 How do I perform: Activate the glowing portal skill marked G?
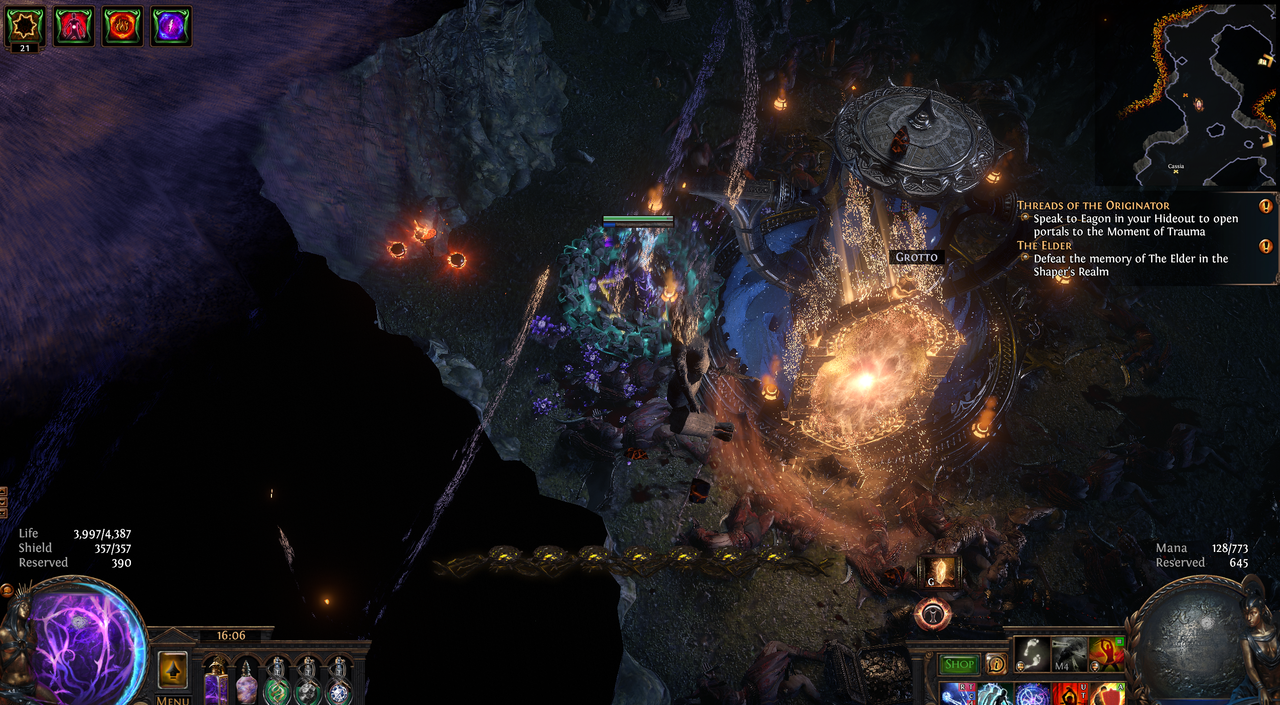[x=939, y=572]
